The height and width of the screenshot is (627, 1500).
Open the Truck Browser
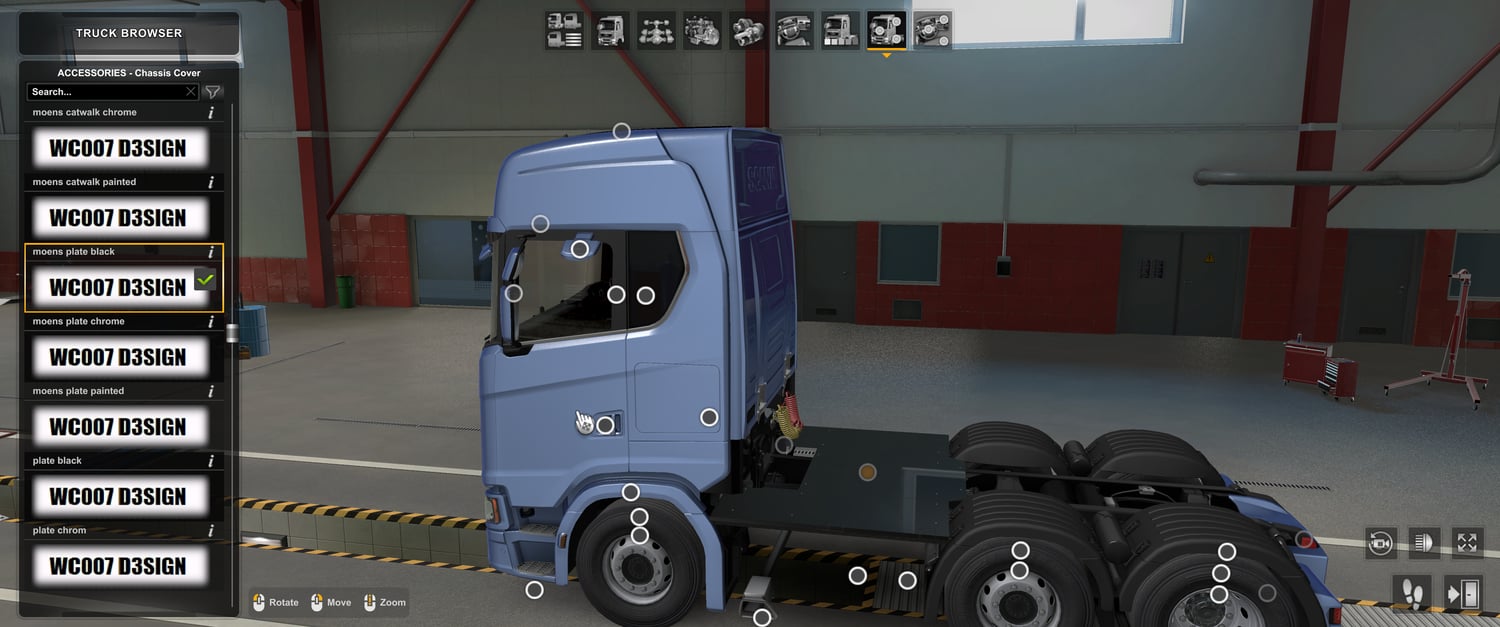pyautogui.click(x=129, y=33)
